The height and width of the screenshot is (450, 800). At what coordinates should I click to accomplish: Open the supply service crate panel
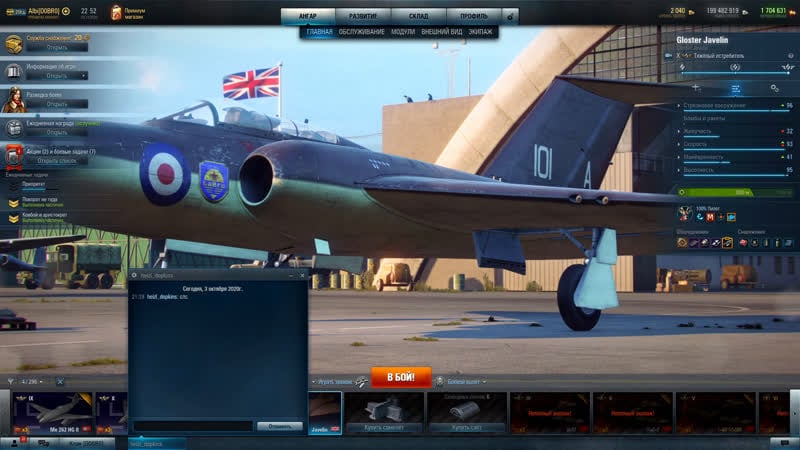[57, 47]
